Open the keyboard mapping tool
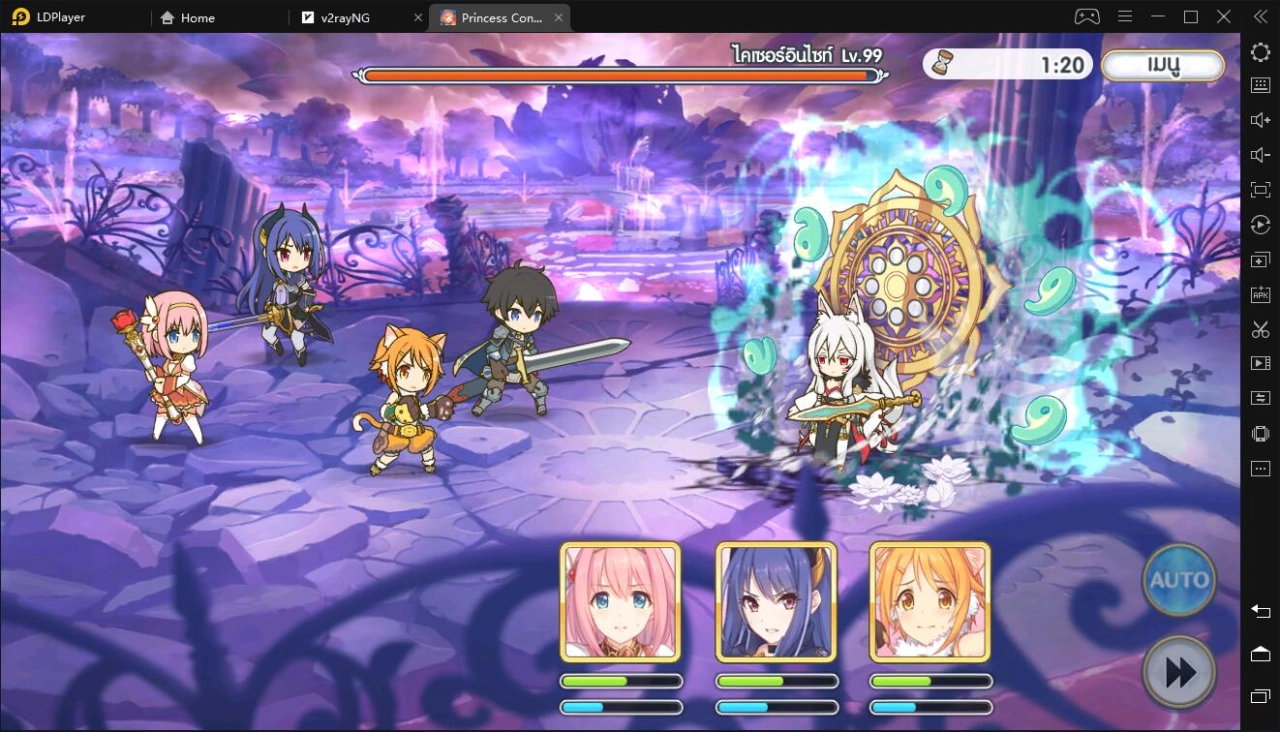The height and width of the screenshot is (732, 1280). tap(1259, 85)
